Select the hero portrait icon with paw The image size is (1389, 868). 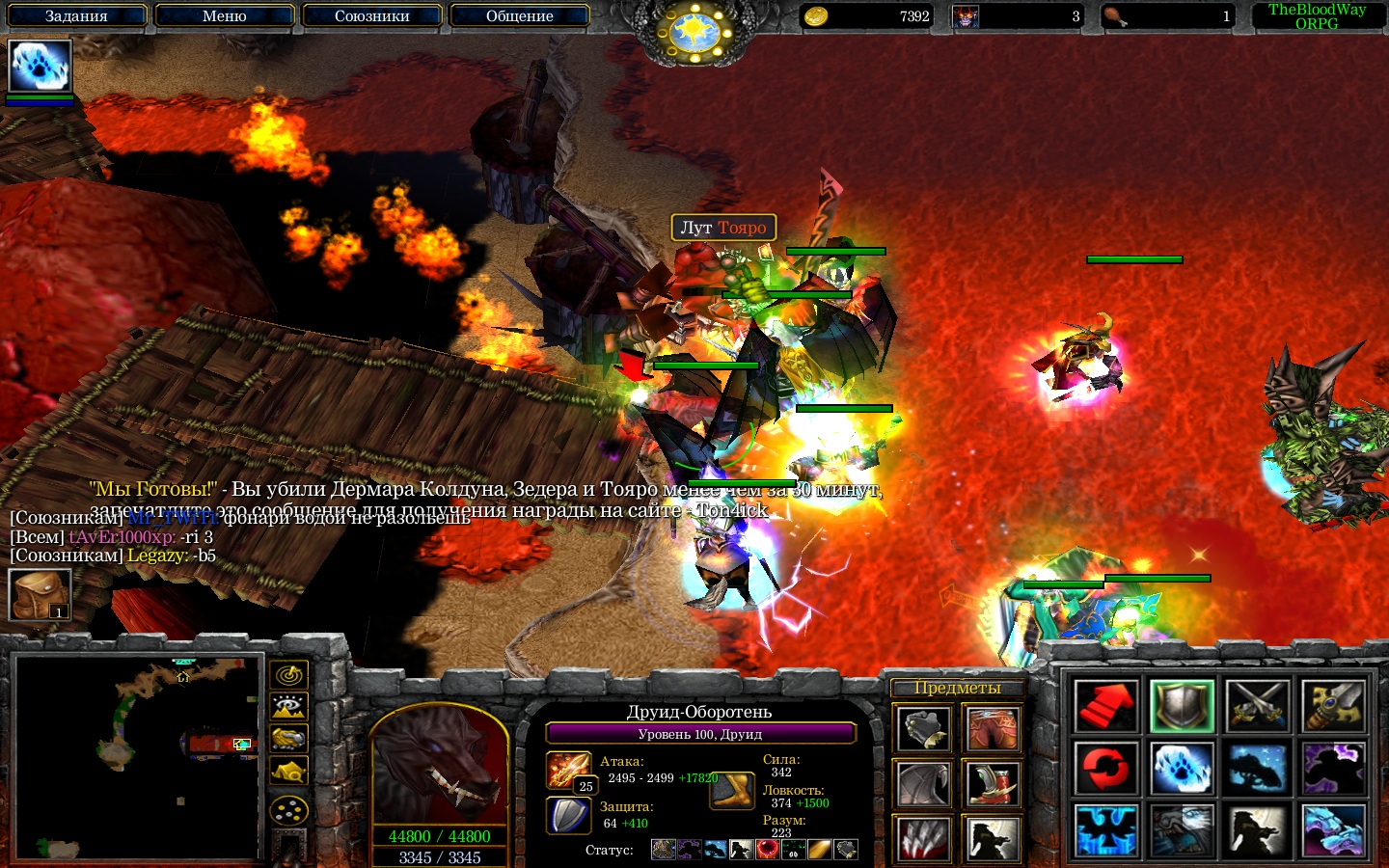pos(40,67)
